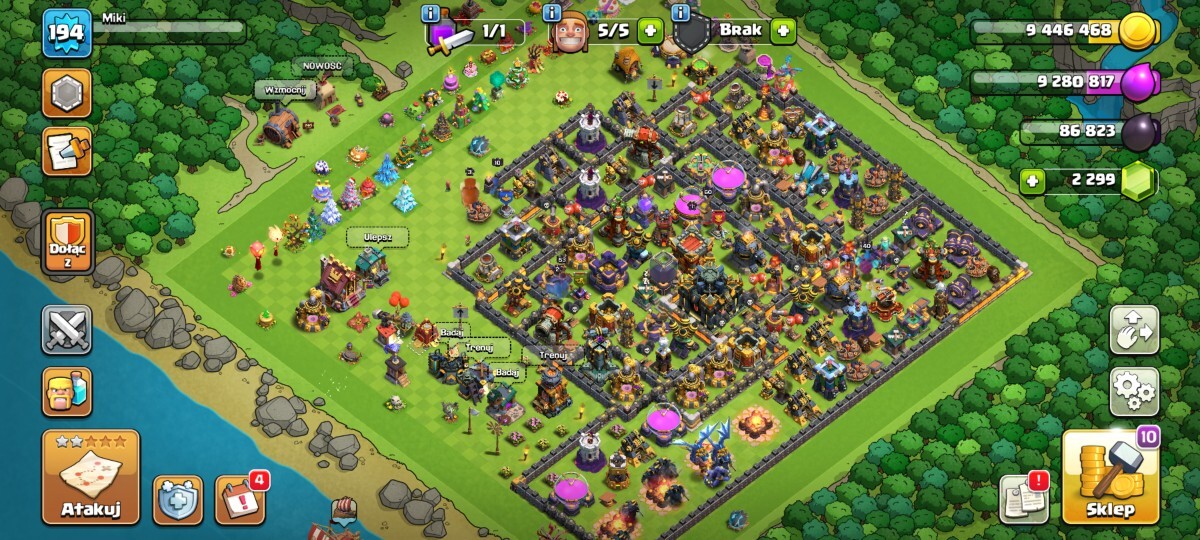Image resolution: width=1200 pixels, height=540 pixels.
Task: Tap the Ulepsz upgrade bubble
Action: (x=378, y=237)
